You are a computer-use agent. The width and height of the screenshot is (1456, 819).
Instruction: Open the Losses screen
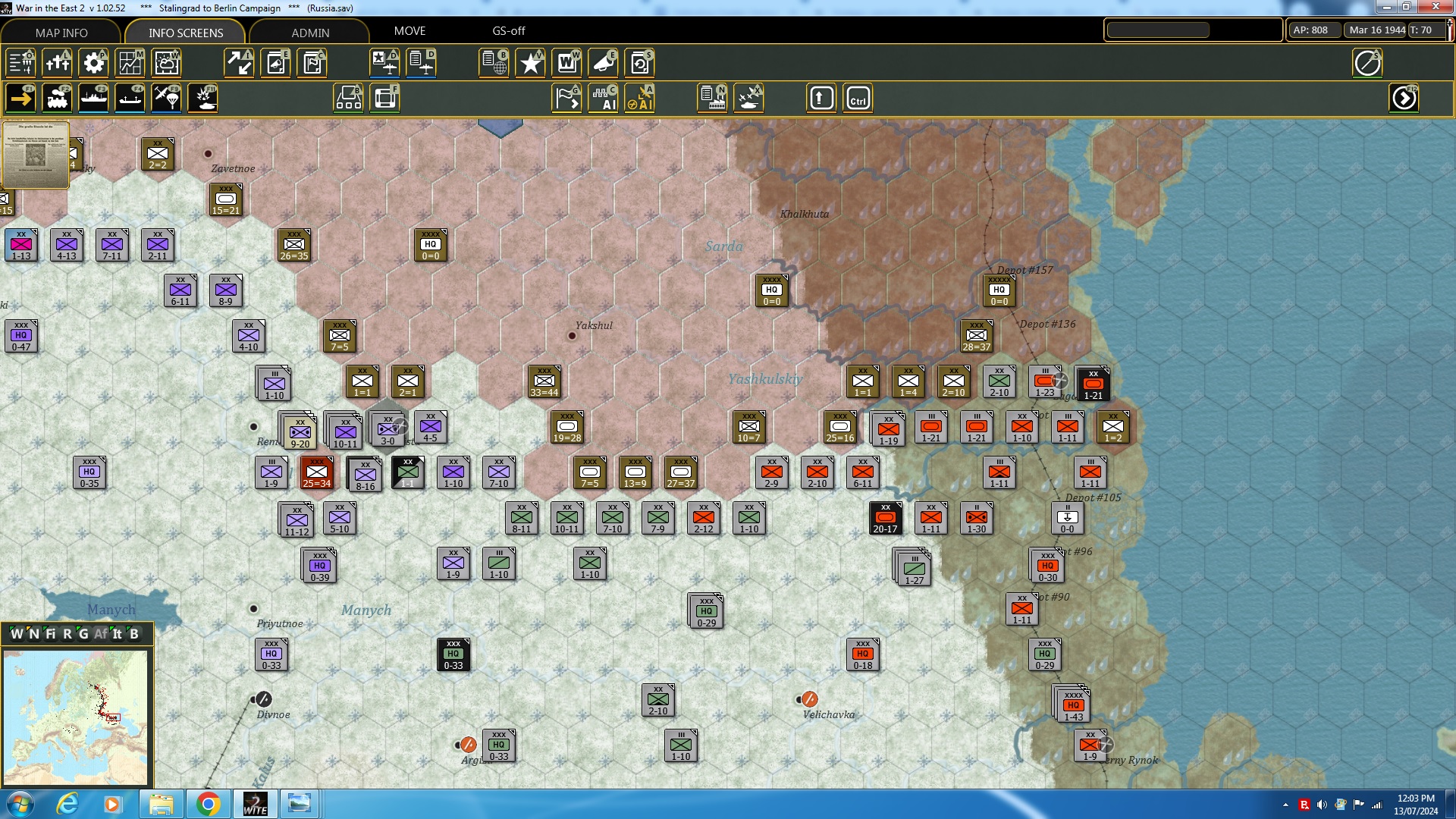(x=58, y=63)
